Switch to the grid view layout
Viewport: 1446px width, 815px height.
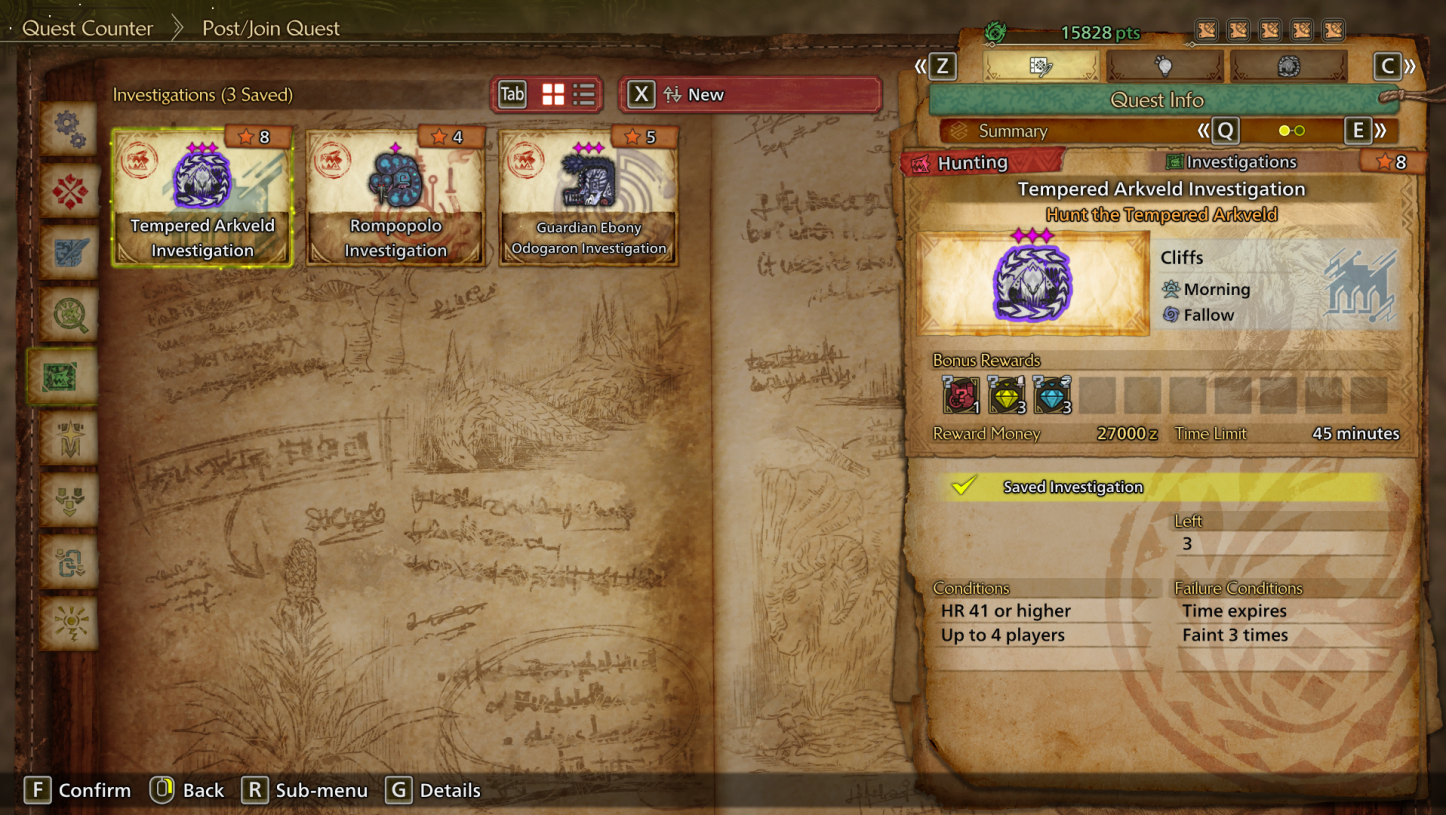(553, 95)
